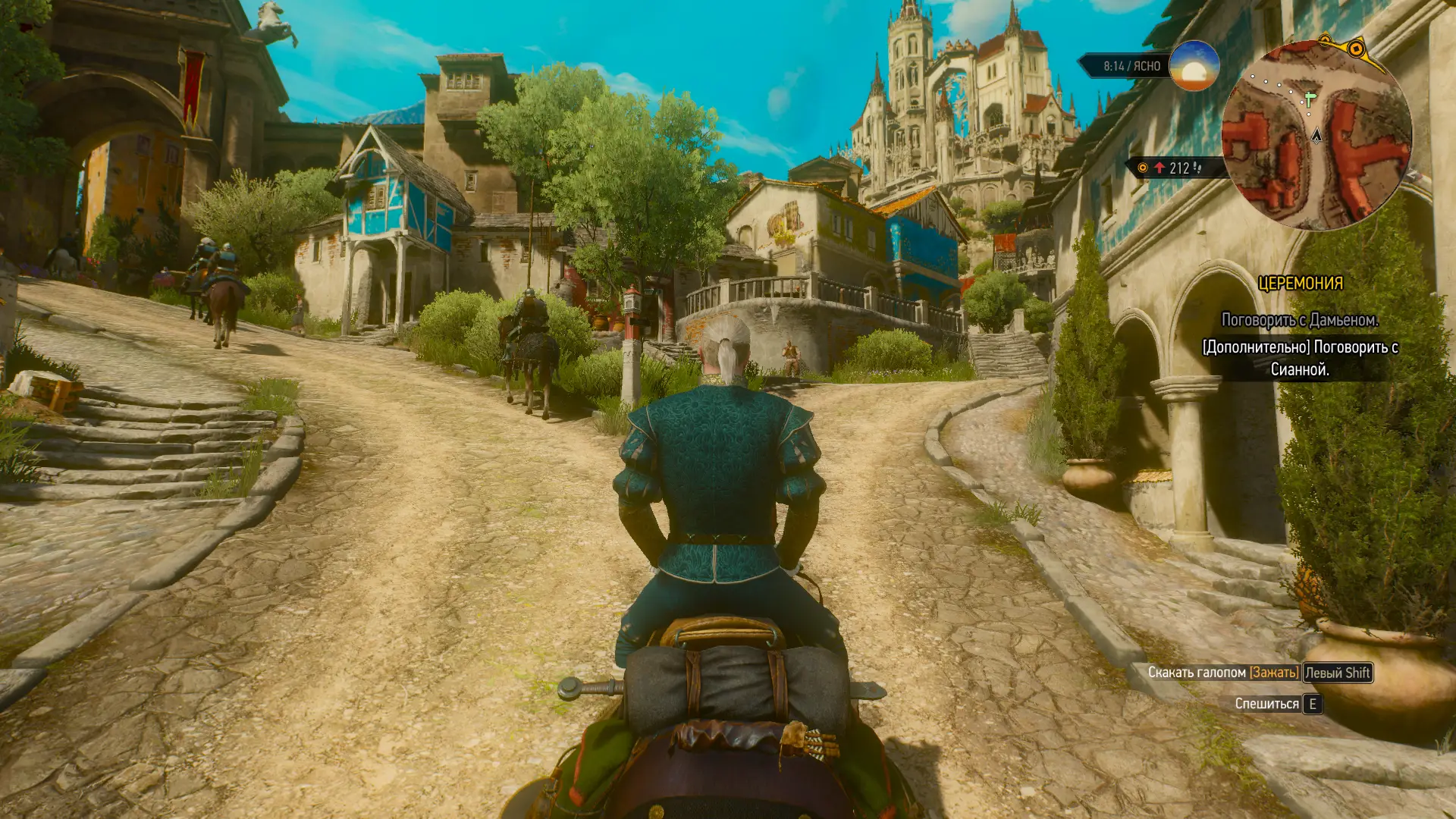Click the player arrow on the minimap

[1316, 136]
